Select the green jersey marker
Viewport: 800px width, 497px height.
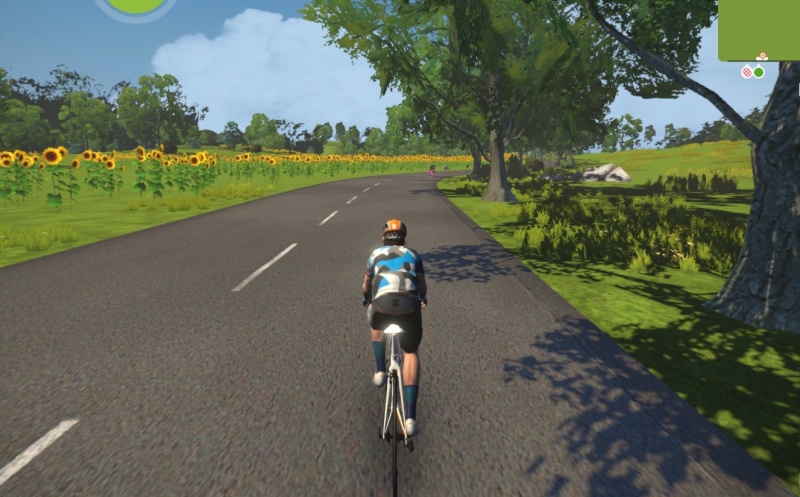click(x=759, y=72)
